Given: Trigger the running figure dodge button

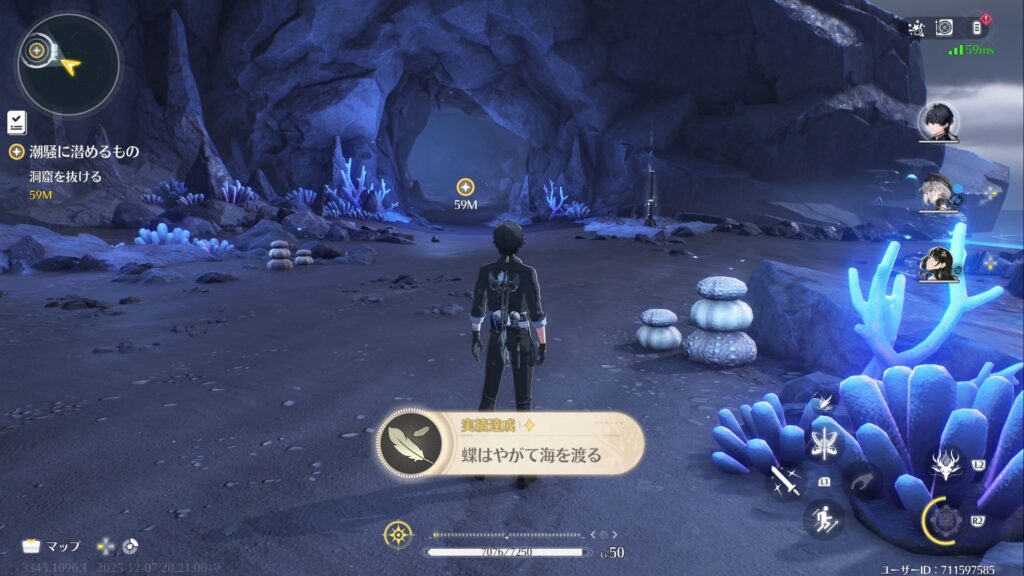Looking at the screenshot, I should pyautogui.click(x=824, y=518).
